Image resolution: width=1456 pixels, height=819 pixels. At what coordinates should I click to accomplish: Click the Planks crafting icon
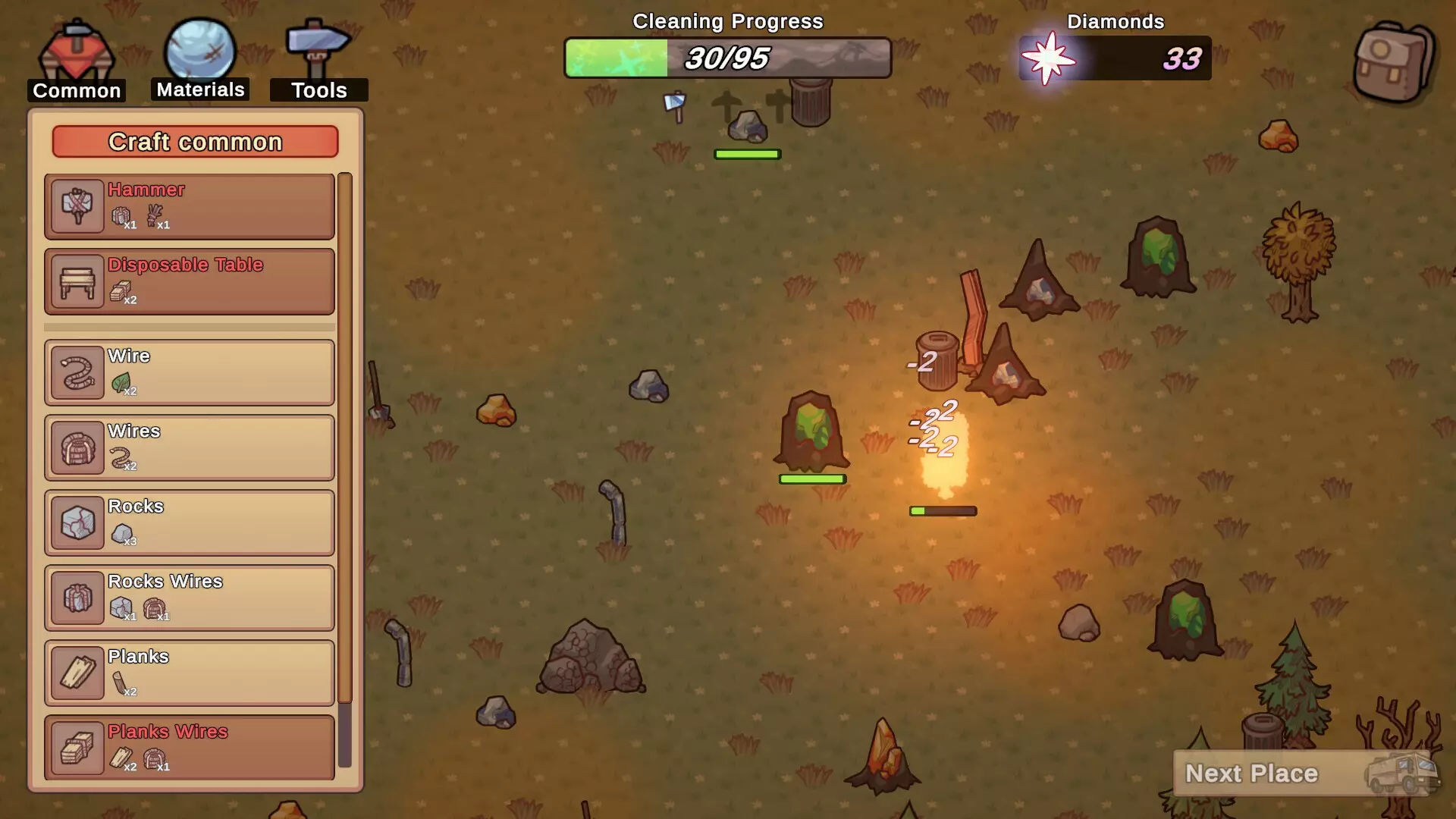(76, 672)
